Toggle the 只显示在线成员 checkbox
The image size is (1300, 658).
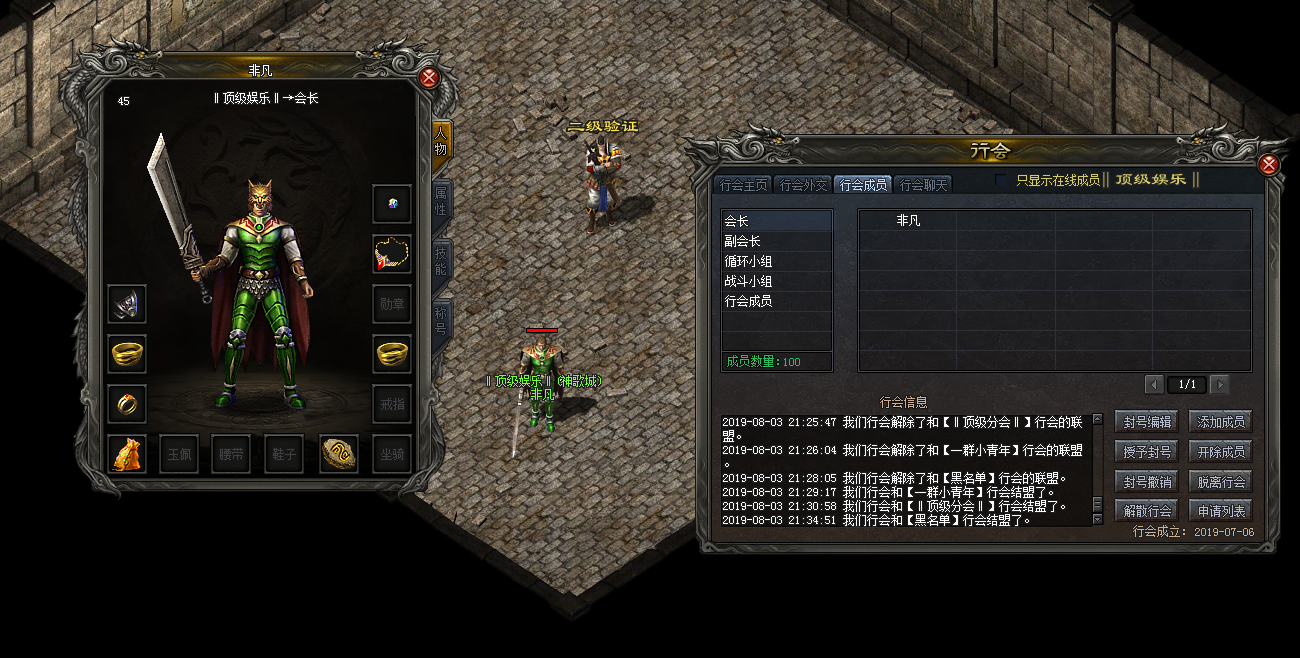(1002, 180)
